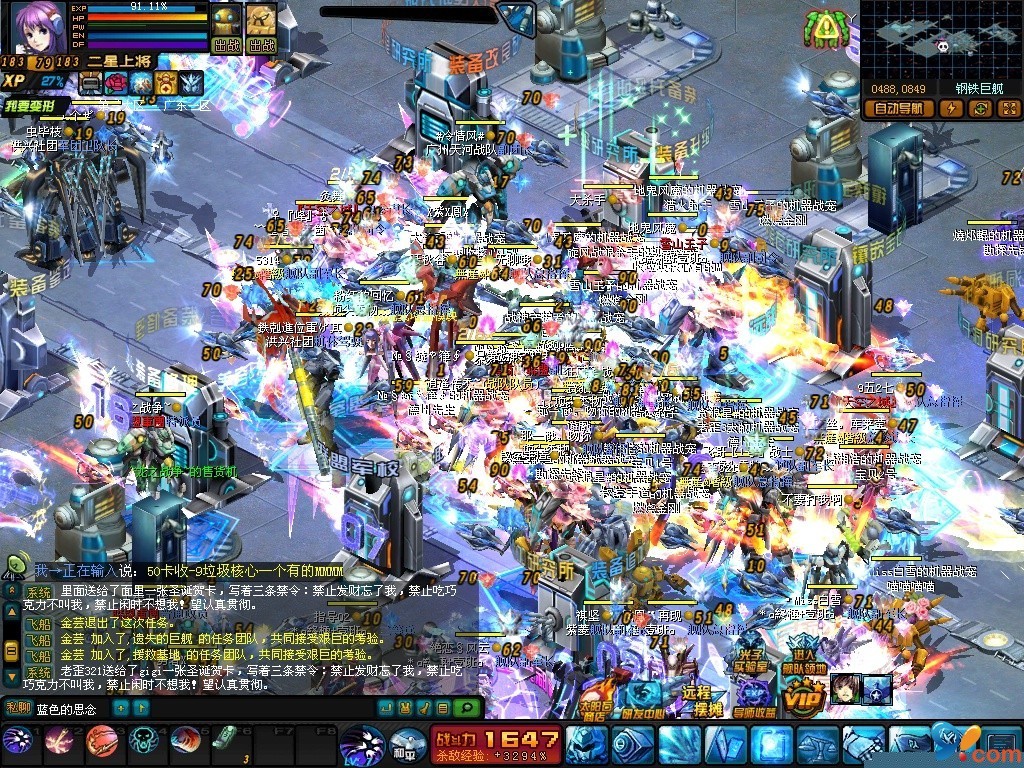Click the purple-haired character portrait
This screenshot has height=768, width=1024.
(36, 28)
